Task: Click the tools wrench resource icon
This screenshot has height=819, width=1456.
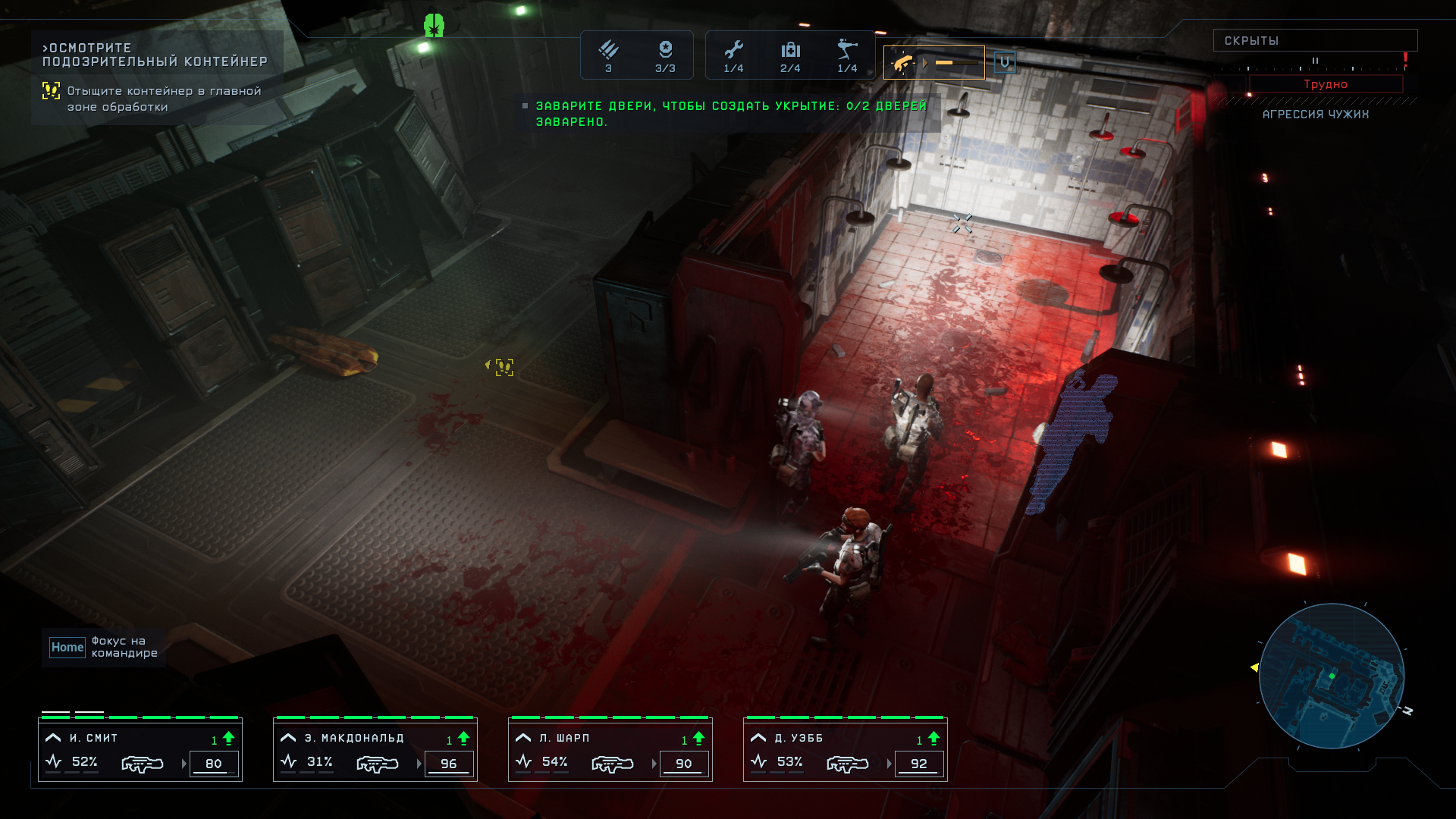Action: coord(733,51)
